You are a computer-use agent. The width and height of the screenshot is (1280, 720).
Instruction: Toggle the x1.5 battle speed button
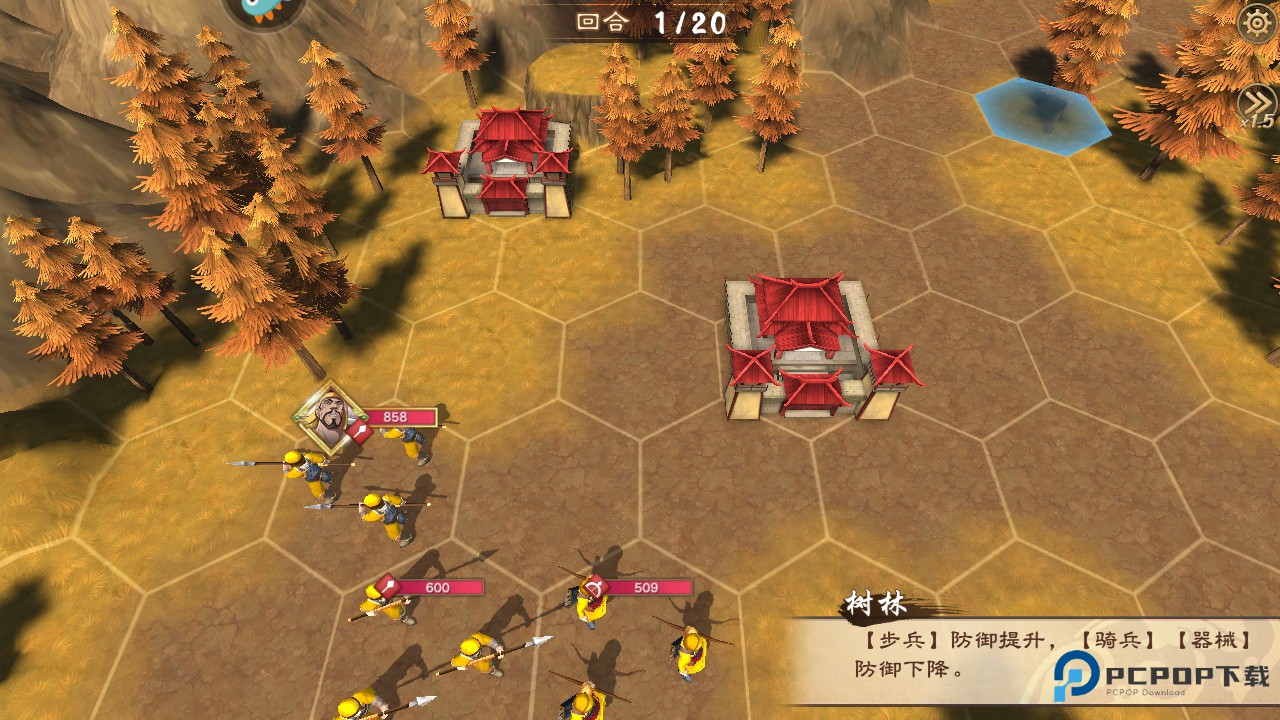[x=1257, y=104]
